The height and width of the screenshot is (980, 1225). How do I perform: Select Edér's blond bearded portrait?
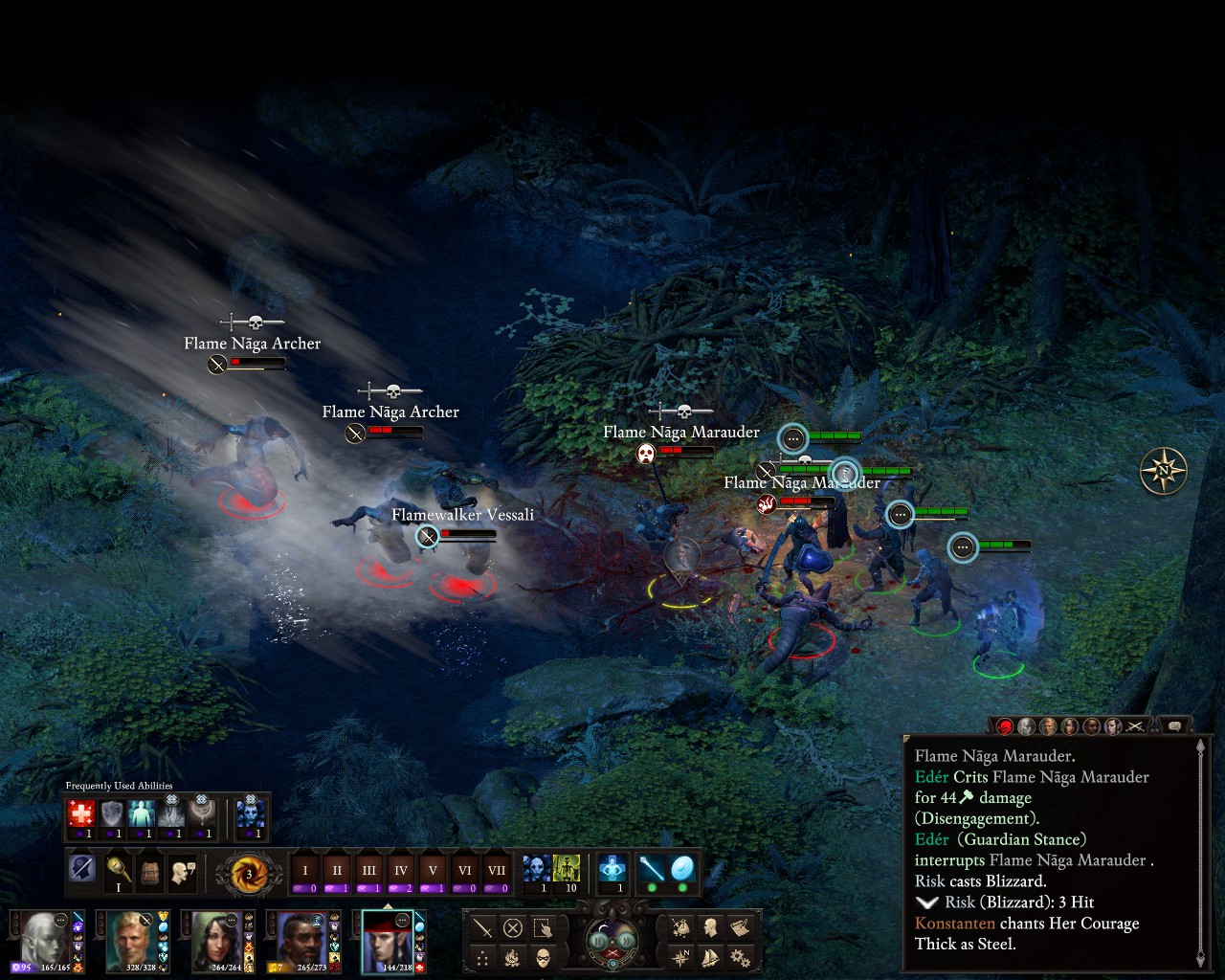[130, 942]
